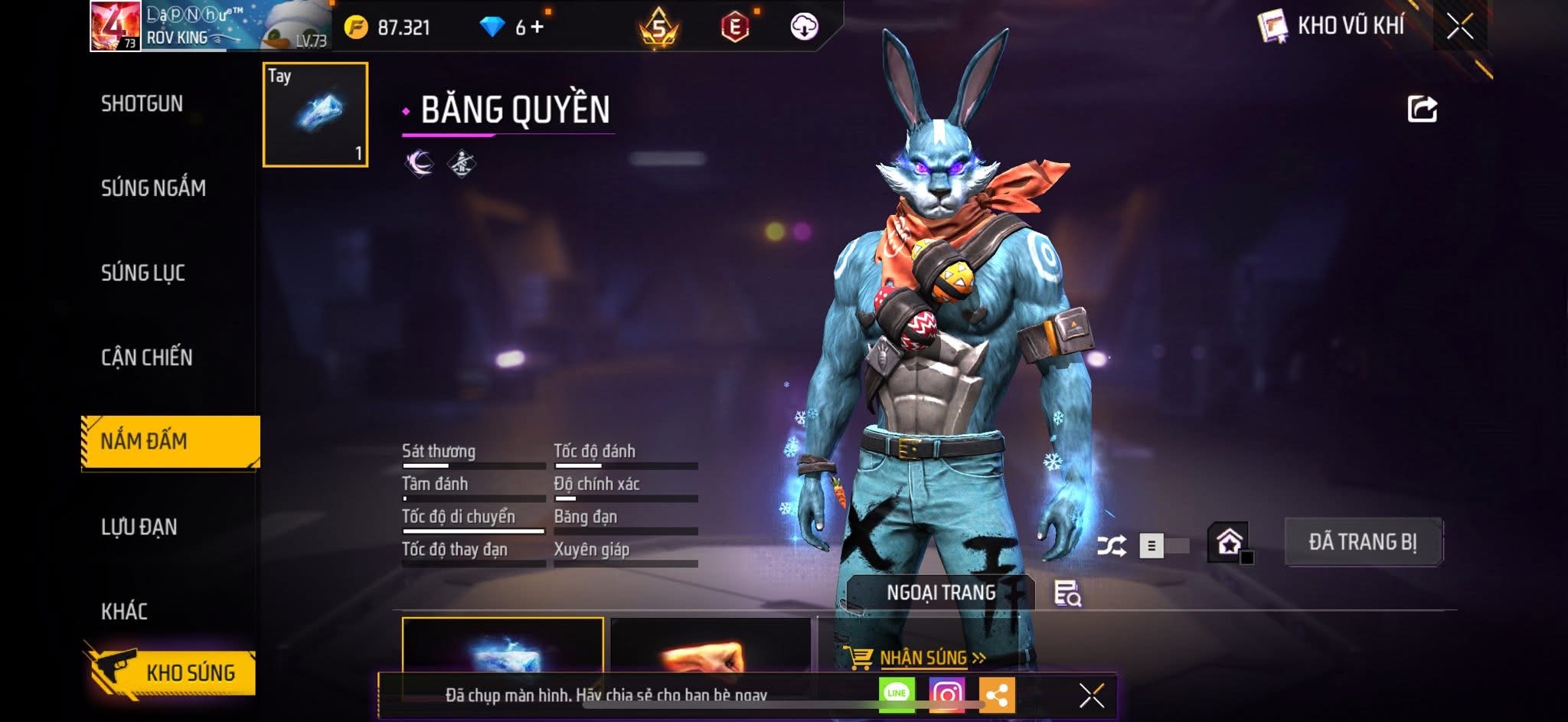Dismiss the screenshot share banner
The height and width of the screenshot is (722, 1568).
click(x=1091, y=695)
